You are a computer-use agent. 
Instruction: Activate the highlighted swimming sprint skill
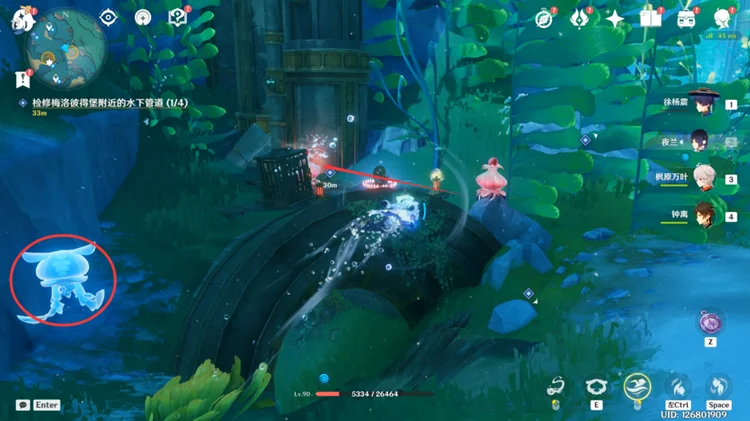pos(636,386)
